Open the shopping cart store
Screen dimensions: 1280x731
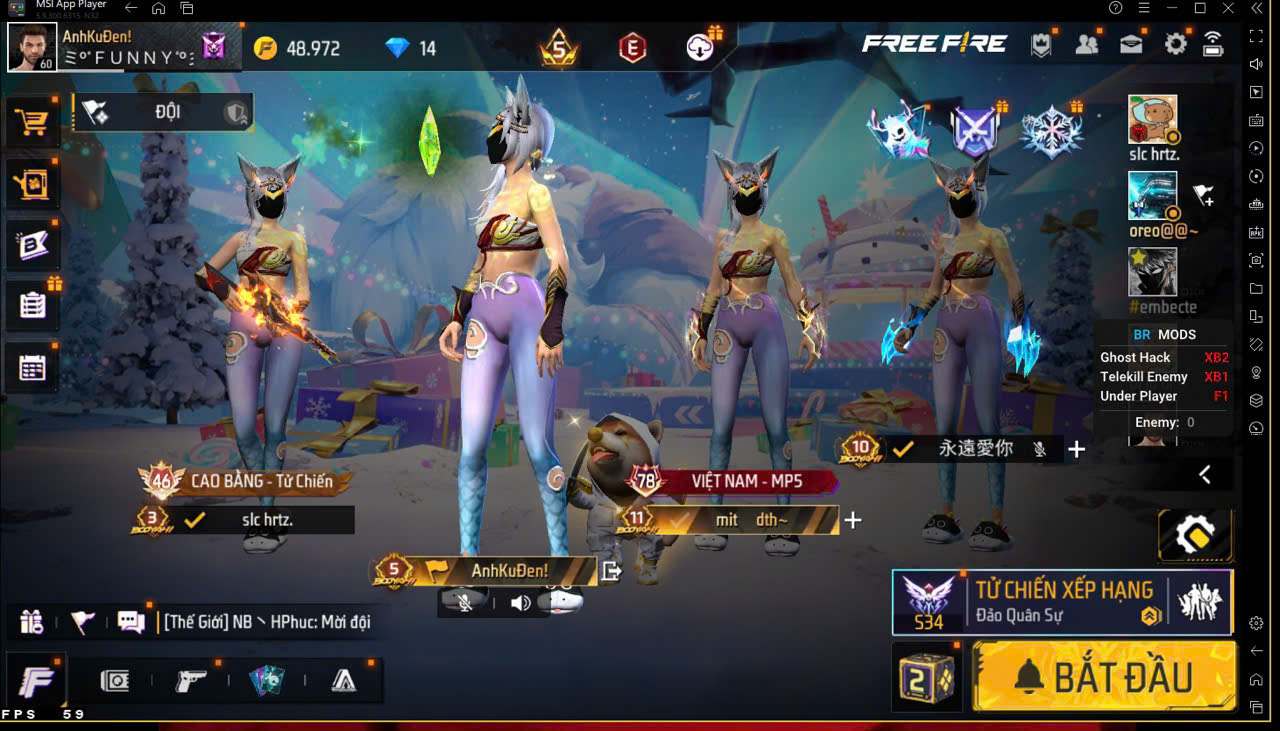(32, 122)
